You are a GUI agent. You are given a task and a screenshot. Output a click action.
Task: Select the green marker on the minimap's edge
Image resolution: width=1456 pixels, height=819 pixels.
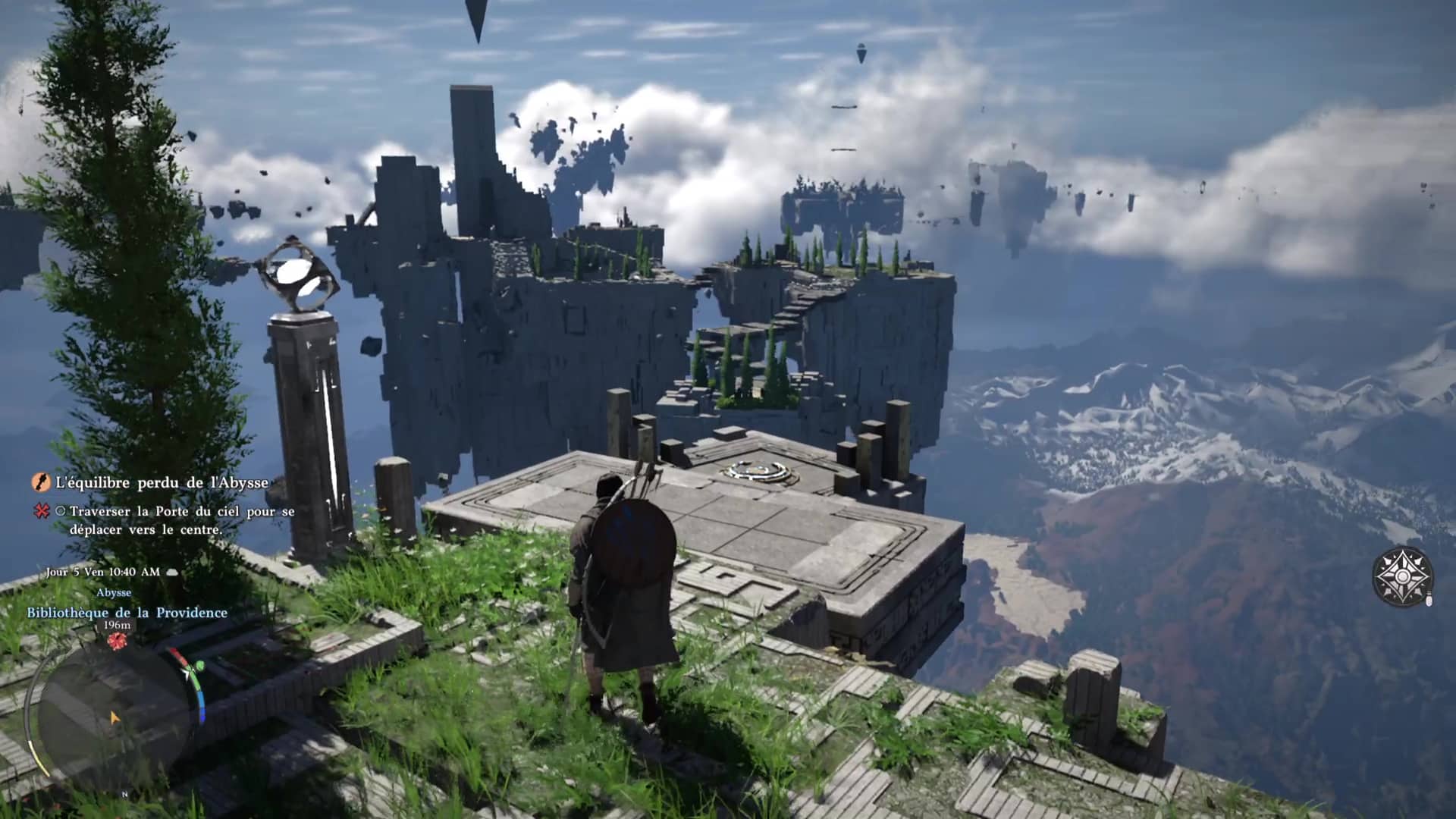[199, 667]
